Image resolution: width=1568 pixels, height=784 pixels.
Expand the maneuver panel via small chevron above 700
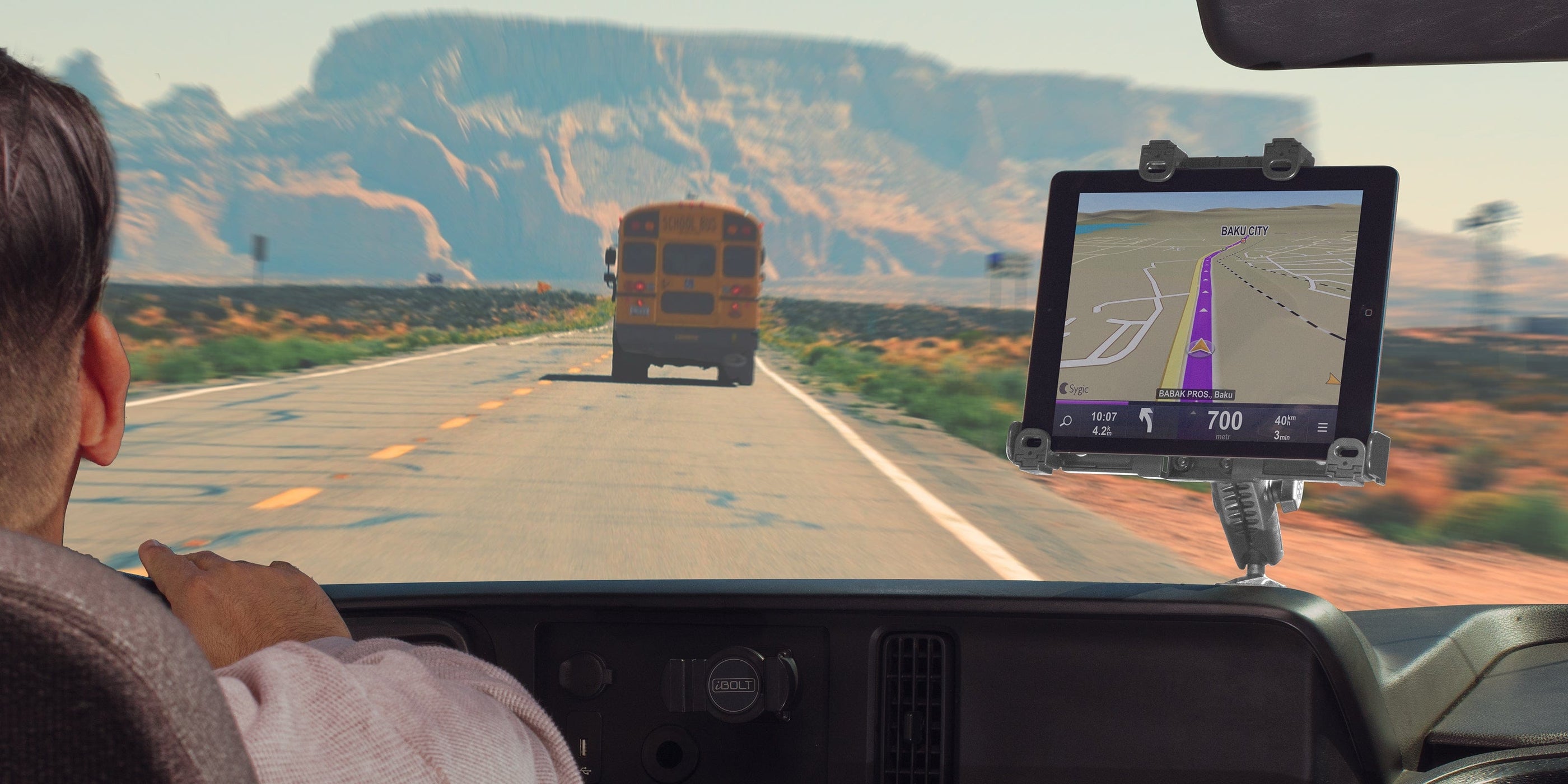click(x=1194, y=413)
